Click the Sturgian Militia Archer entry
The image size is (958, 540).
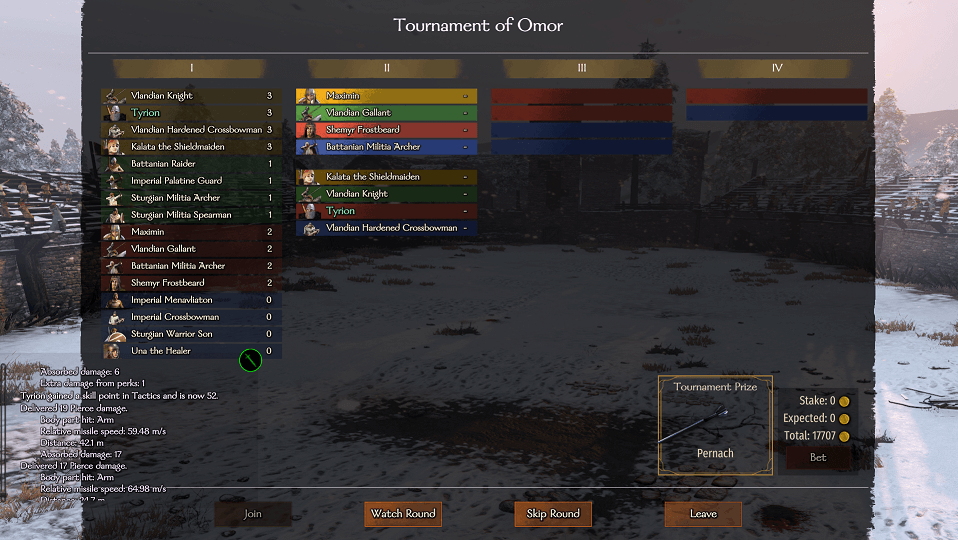[190, 198]
